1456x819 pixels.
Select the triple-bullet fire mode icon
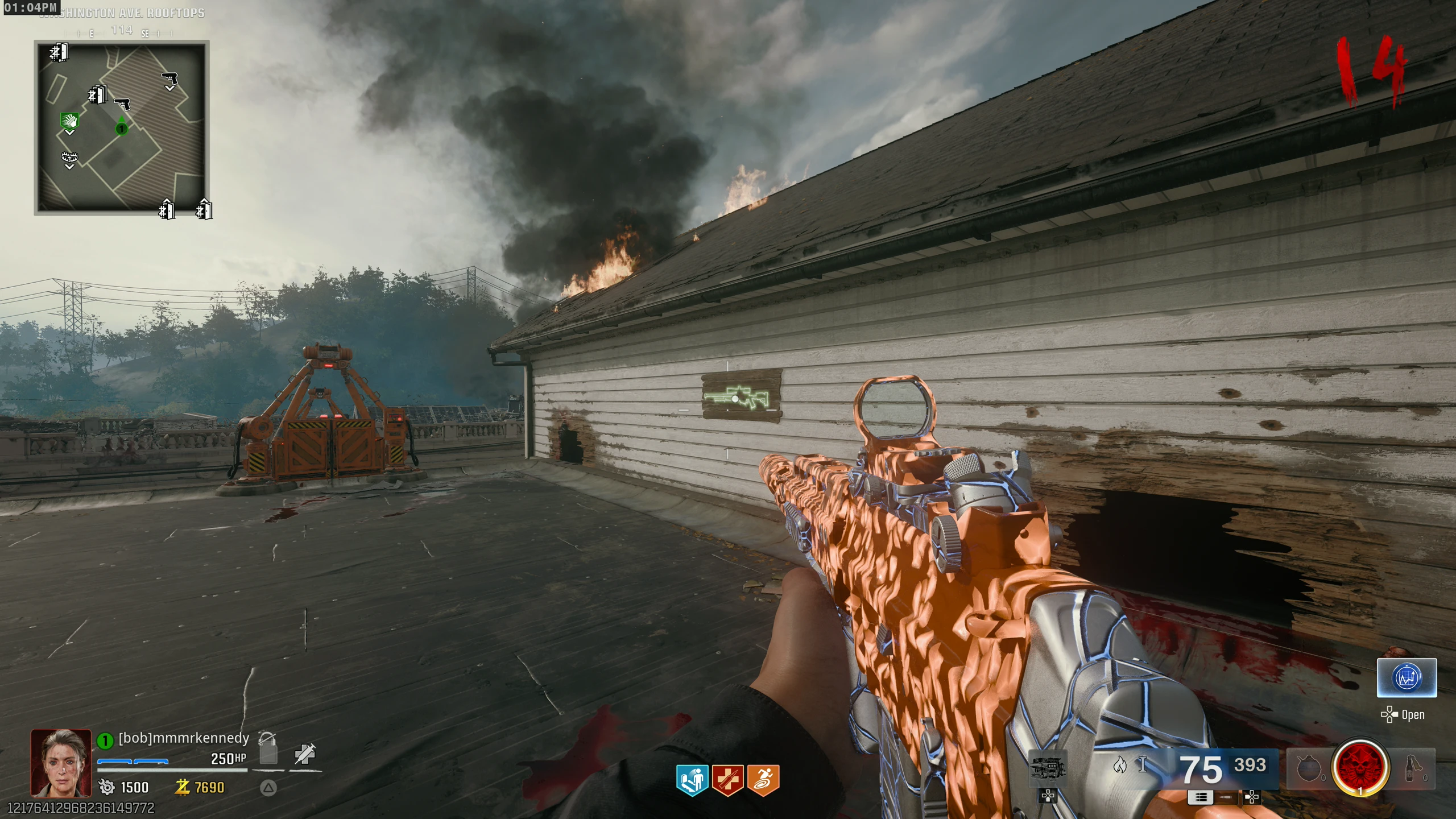point(1200,797)
